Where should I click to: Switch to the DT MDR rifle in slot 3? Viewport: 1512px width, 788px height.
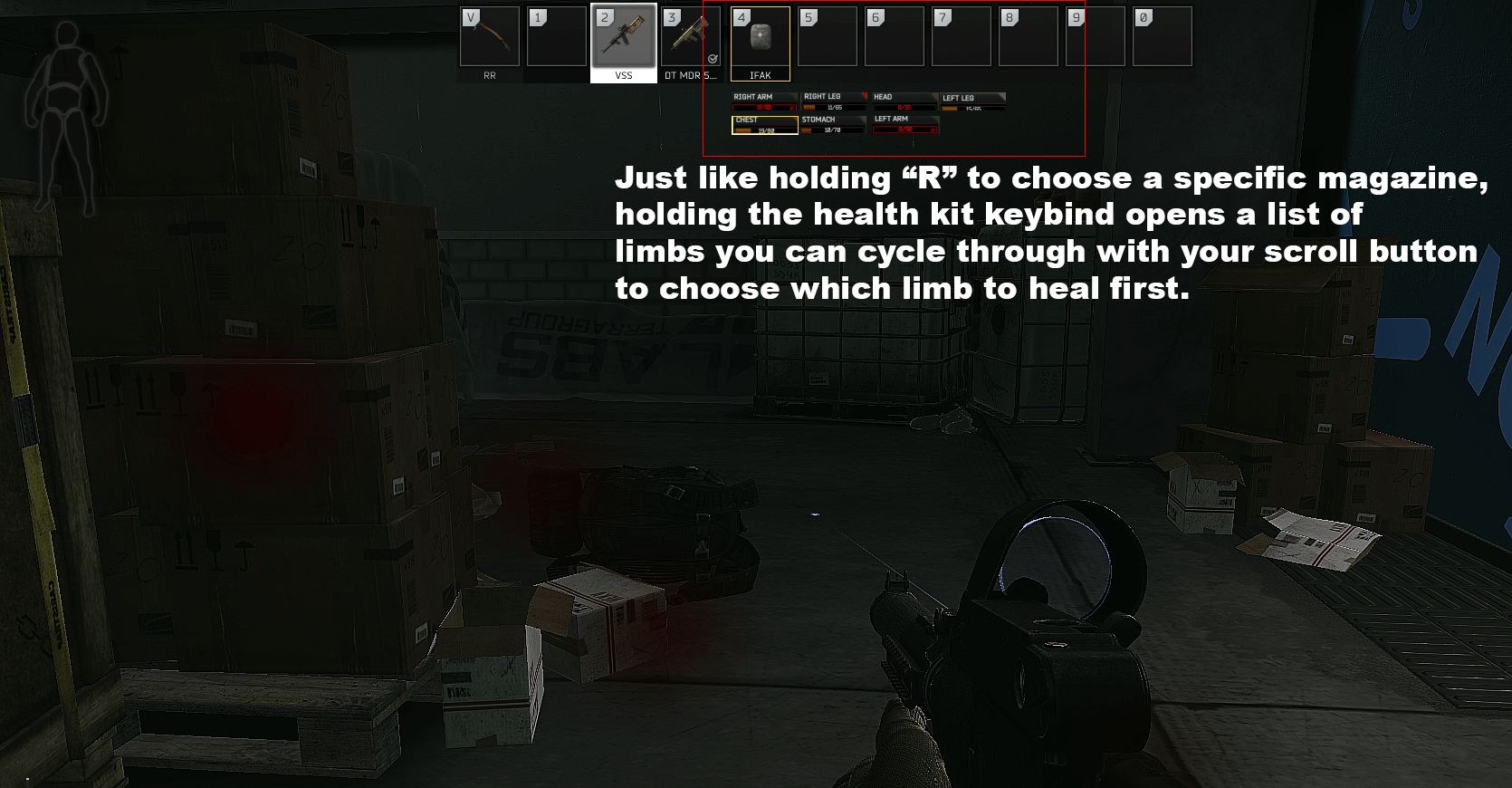688,36
